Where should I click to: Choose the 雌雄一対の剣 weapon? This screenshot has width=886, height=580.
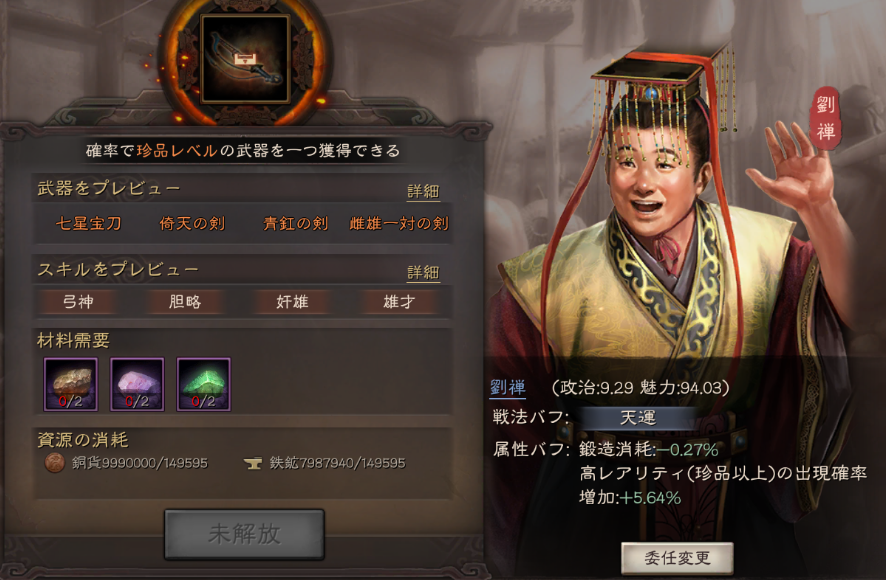pyautogui.click(x=399, y=224)
